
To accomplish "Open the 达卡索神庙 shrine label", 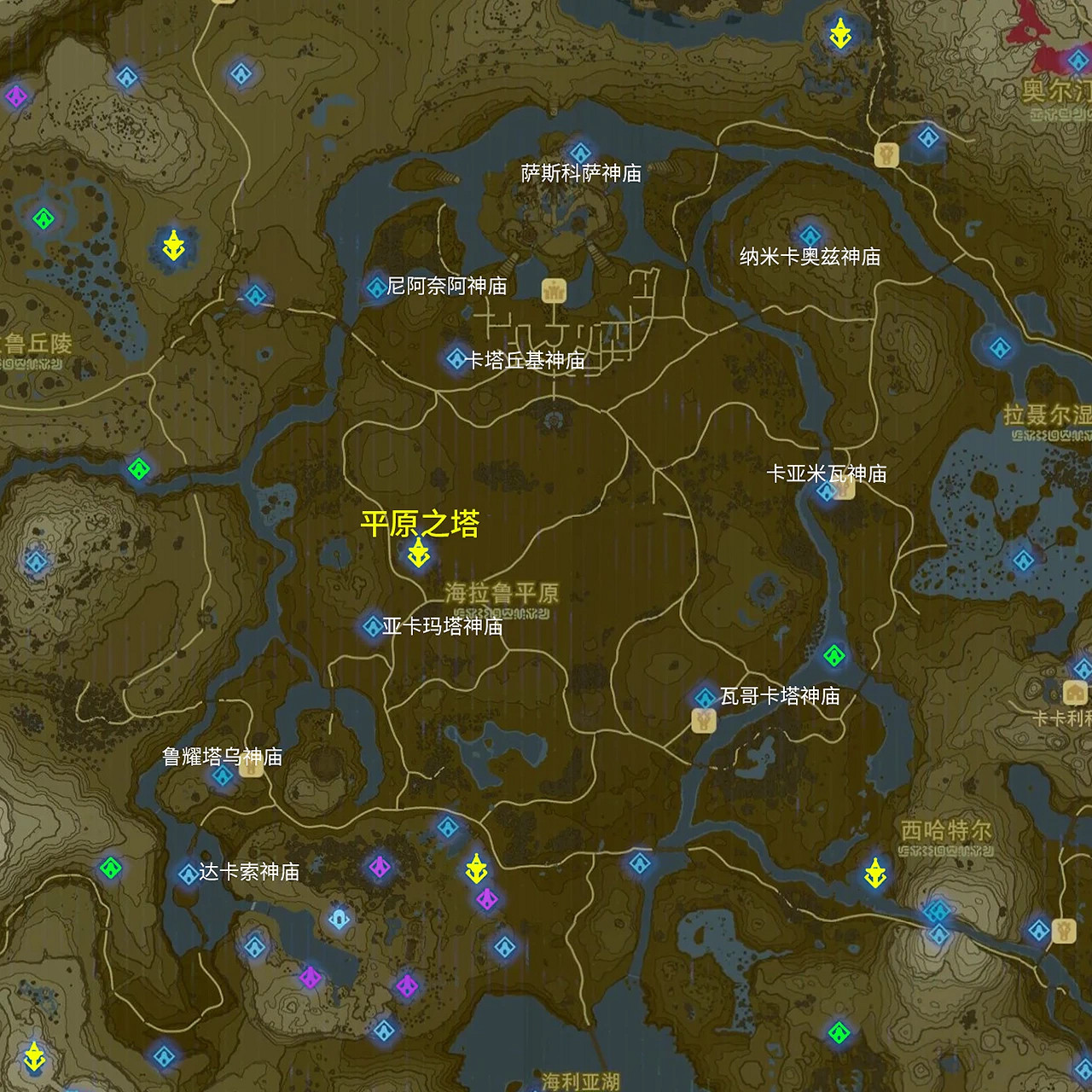I will click(x=247, y=872).
